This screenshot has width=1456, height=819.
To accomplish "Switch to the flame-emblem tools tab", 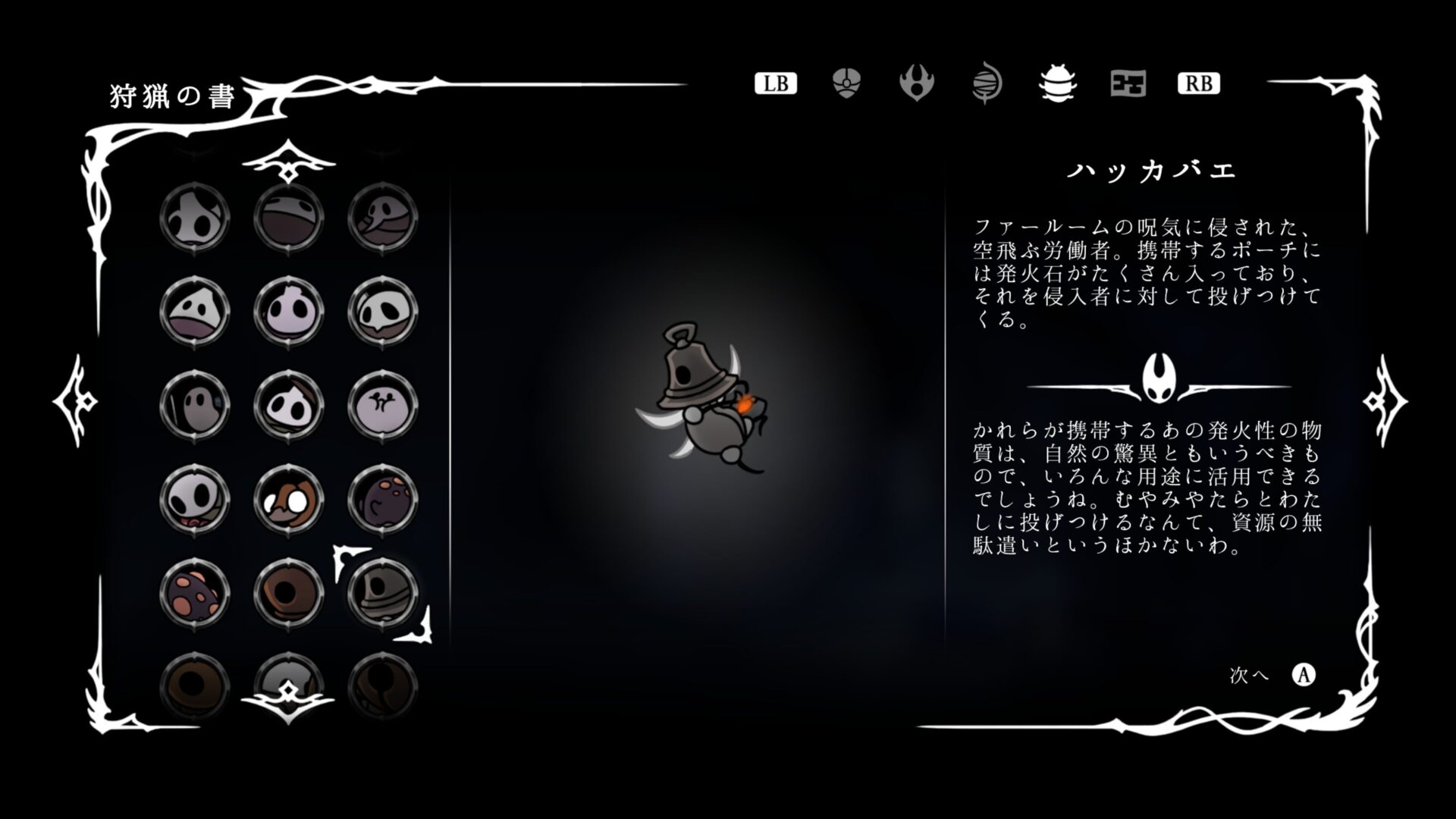I will click(918, 85).
